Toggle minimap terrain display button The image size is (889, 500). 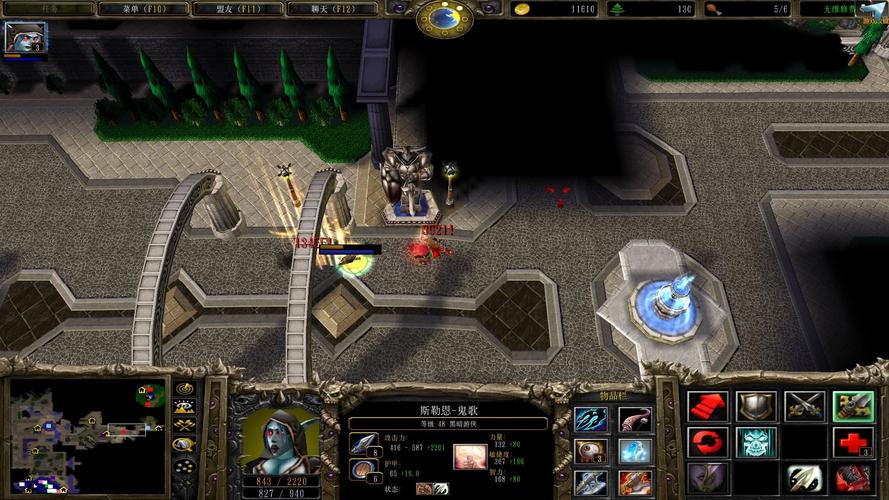tap(185, 407)
